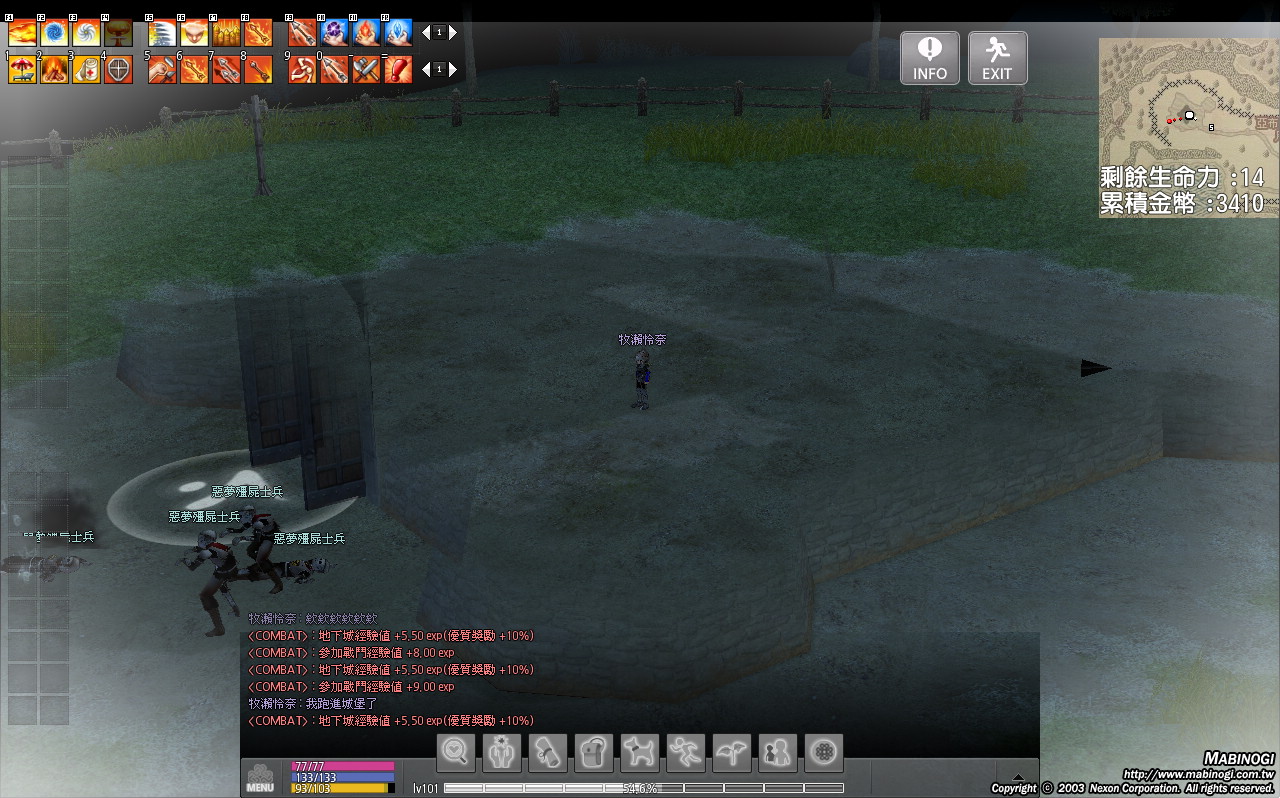Select the crossed axe and sword skill
The width and height of the screenshot is (1280, 798).
click(366, 69)
